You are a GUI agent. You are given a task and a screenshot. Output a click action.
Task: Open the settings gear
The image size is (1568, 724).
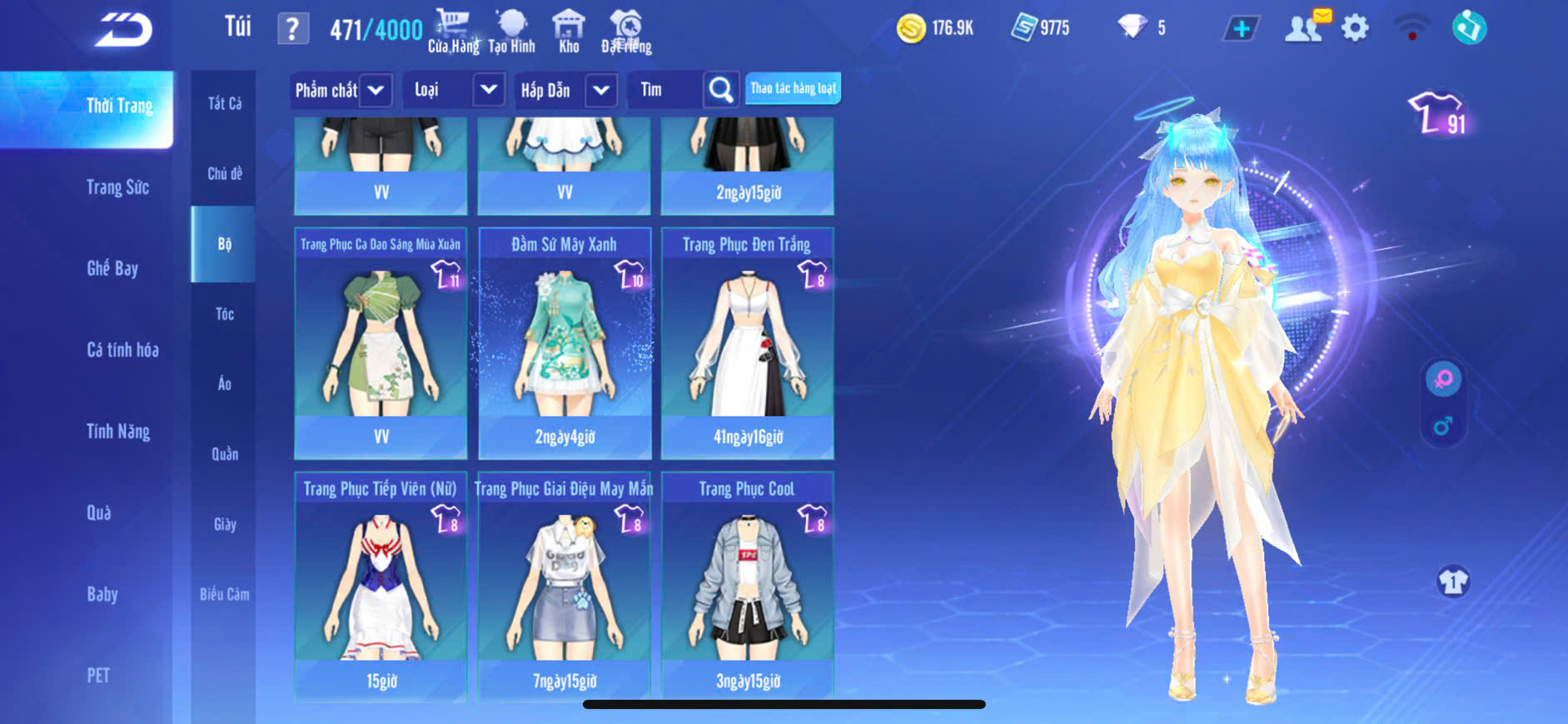[x=1355, y=29]
